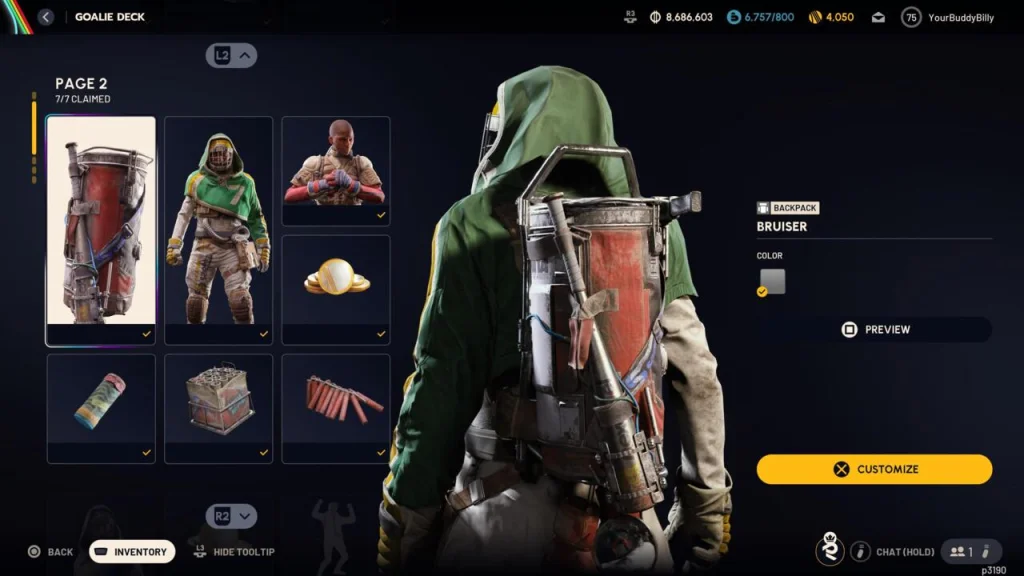Open the mail envelope icon
1024x576 pixels.
878,17
